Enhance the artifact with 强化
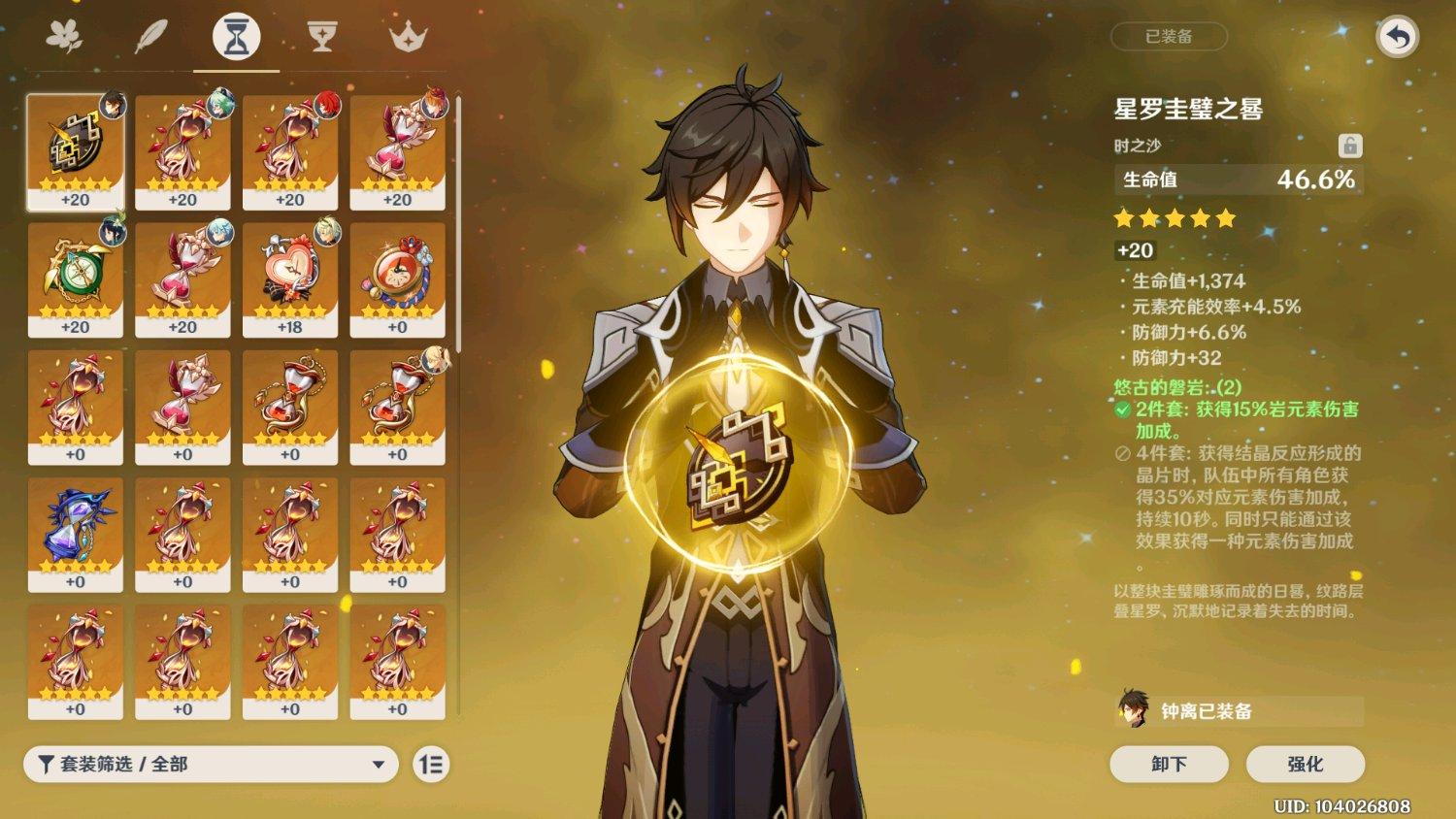The height and width of the screenshot is (819, 1456). pyautogui.click(x=1305, y=764)
